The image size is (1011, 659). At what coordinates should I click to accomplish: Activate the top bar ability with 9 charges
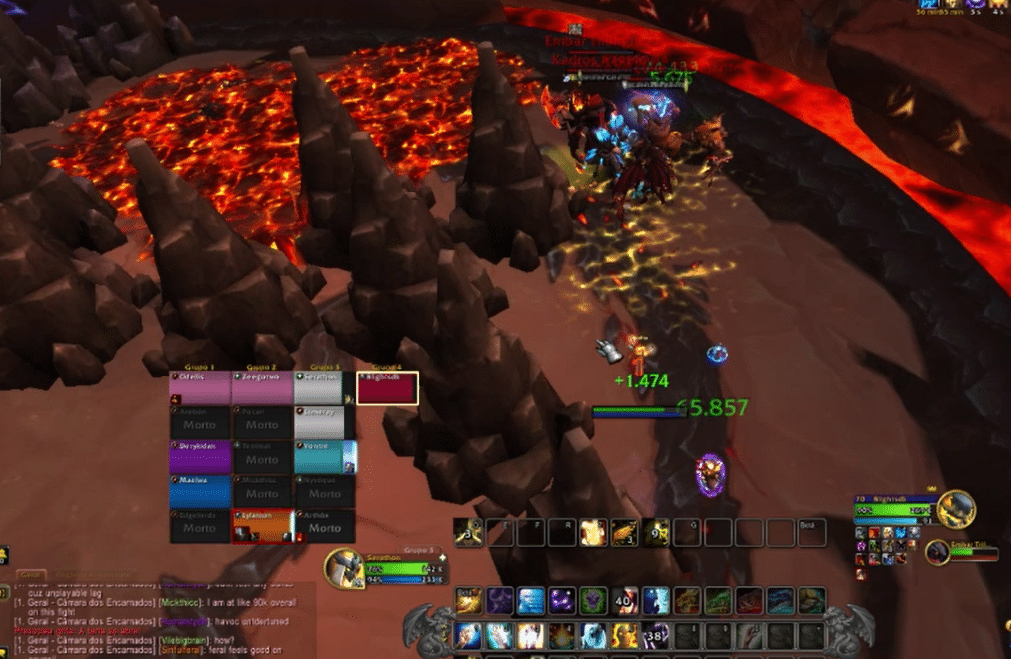coord(656,533)
